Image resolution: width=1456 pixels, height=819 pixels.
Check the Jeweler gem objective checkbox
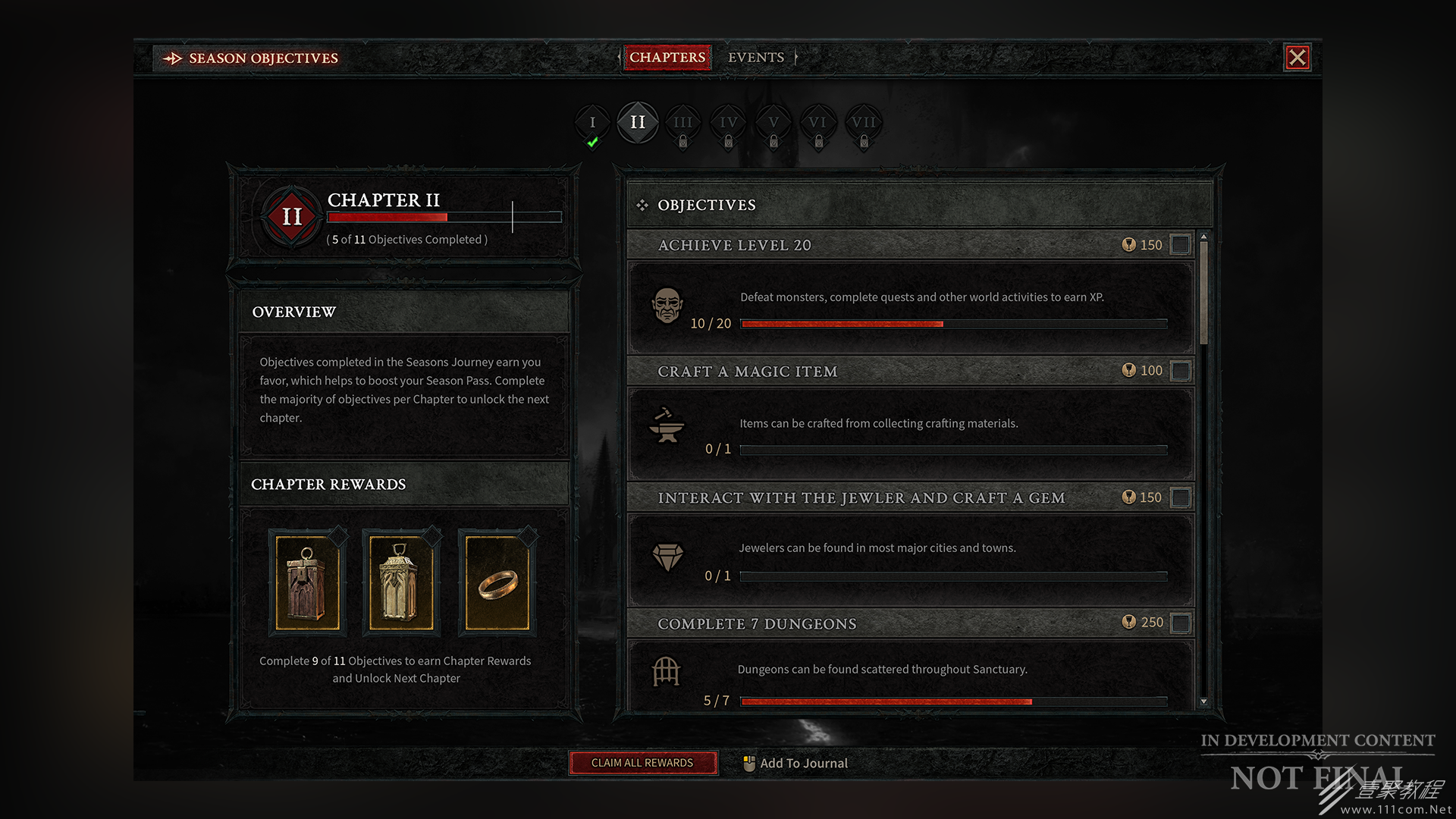tap(1180, 497)
